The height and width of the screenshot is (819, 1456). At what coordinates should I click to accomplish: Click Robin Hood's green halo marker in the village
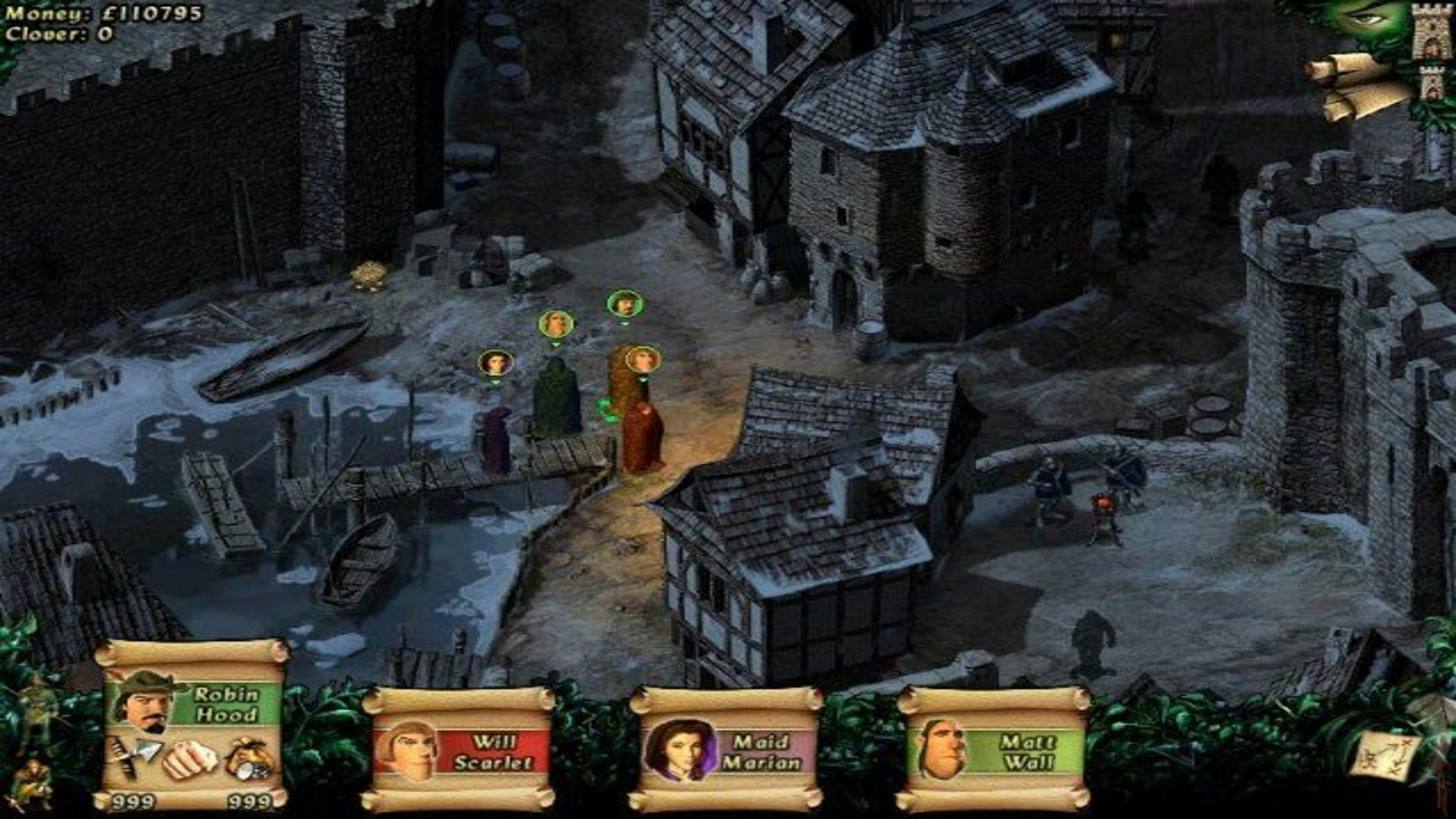[624, 303]
